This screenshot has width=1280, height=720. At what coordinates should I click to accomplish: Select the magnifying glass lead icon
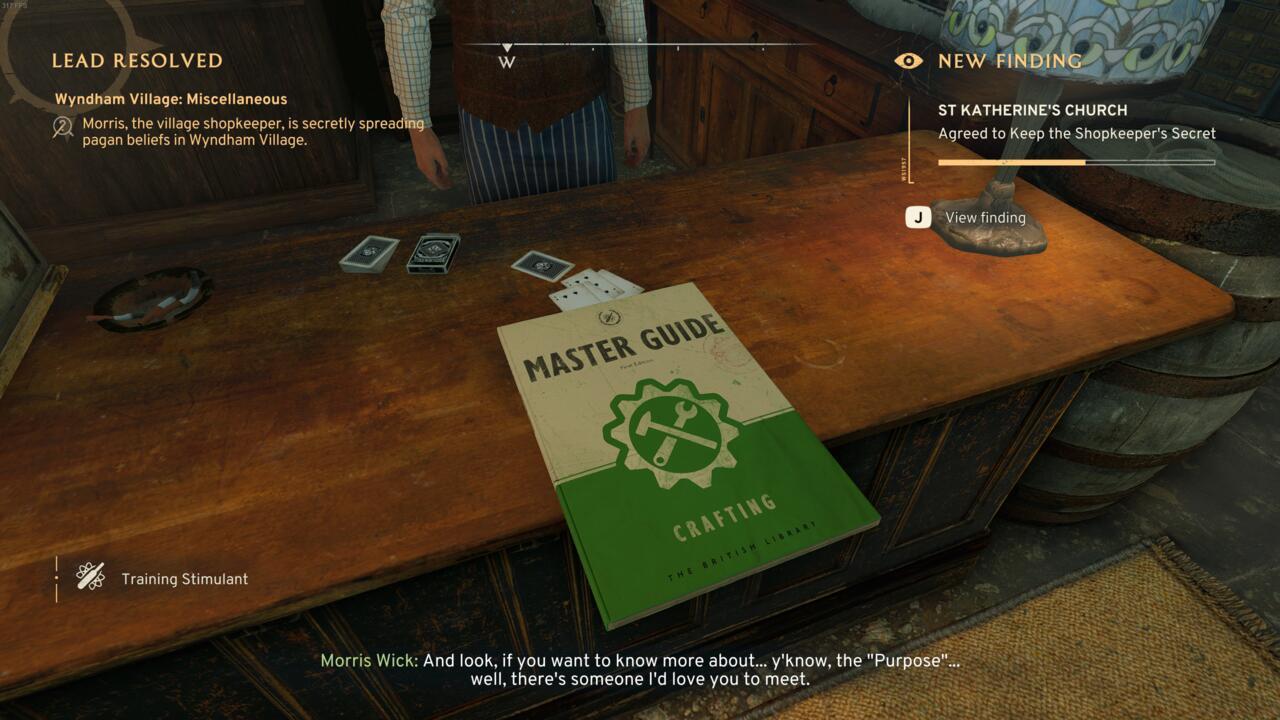pos(62,127)
